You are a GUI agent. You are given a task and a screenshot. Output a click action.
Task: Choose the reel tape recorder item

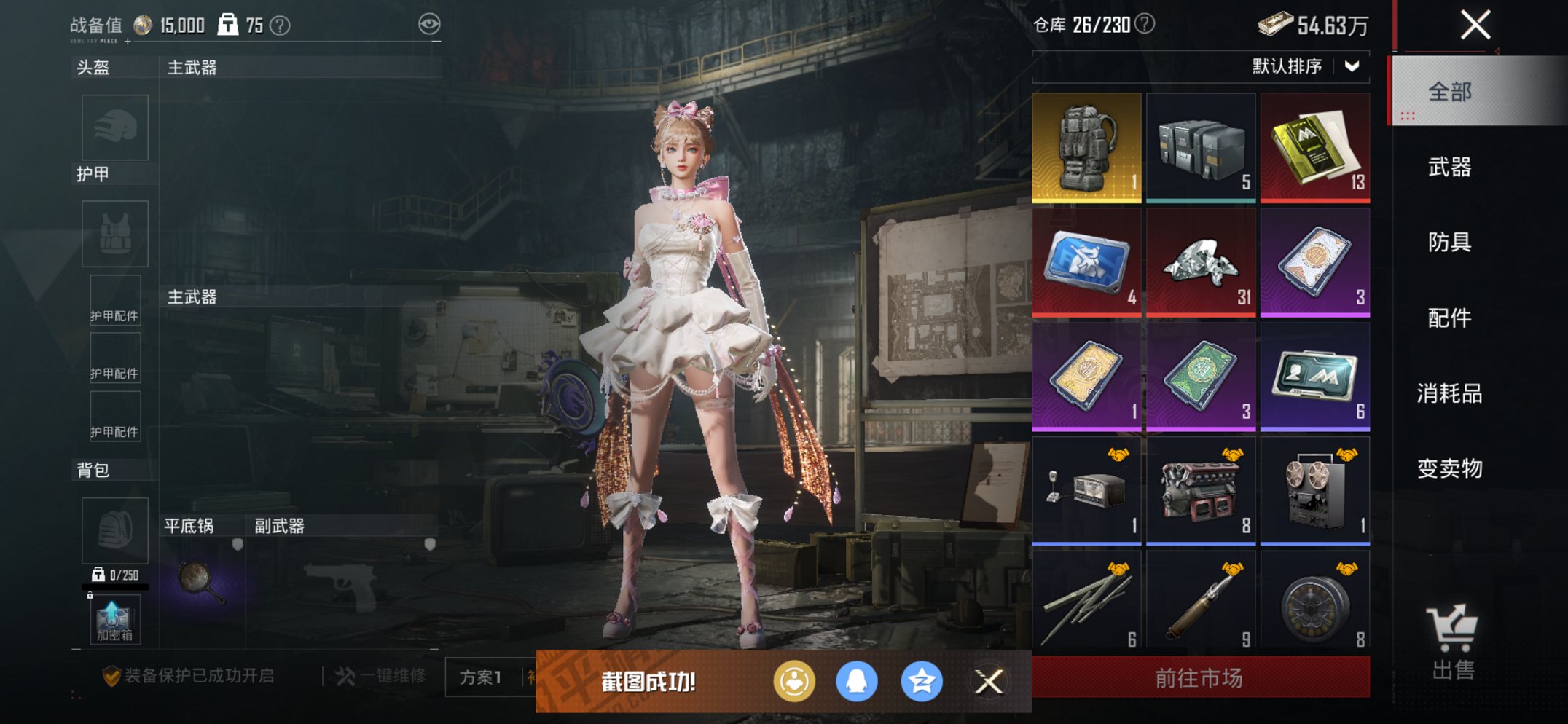coord(1315,491)
